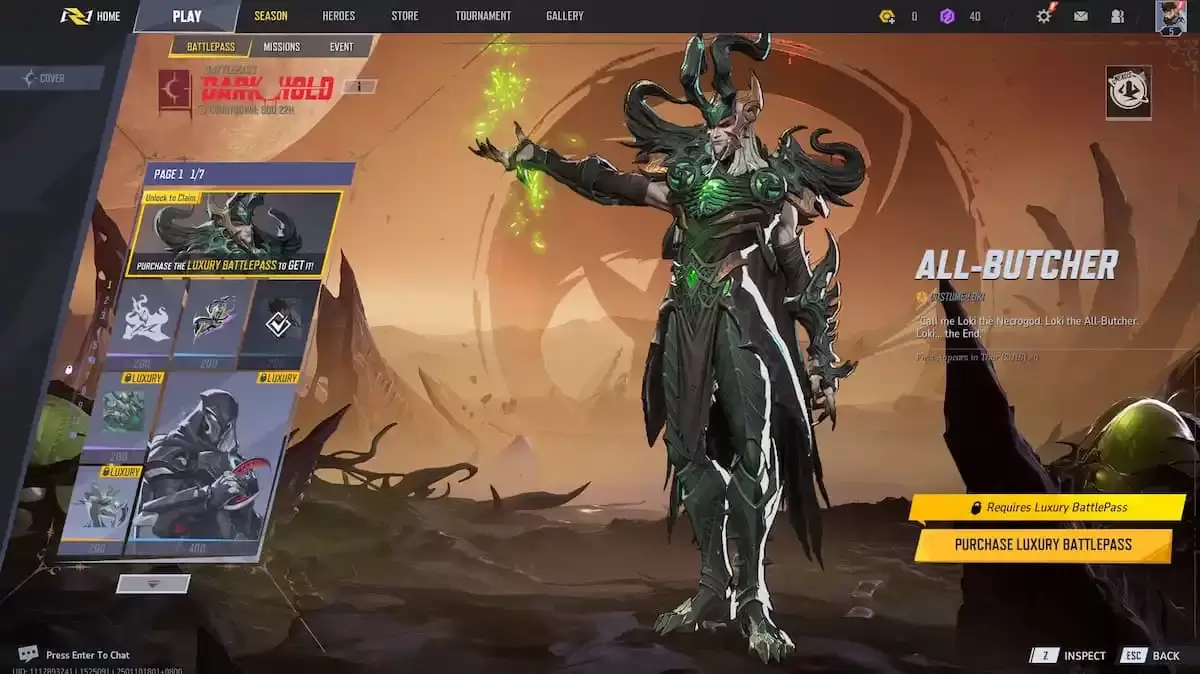The height and width of the screenshot is (674, 1200).
Task: Open the Tournament page
Action: [483, 16]
